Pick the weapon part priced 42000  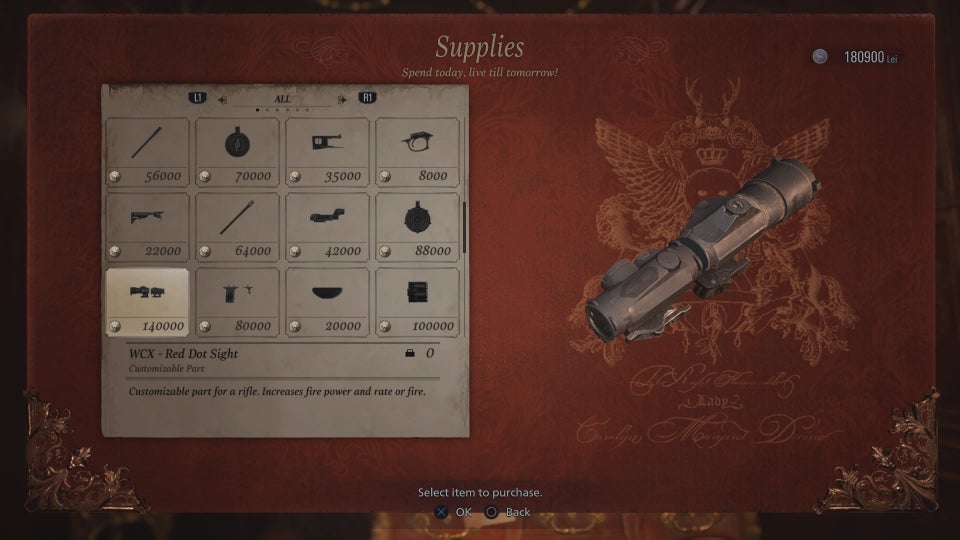click(x=327, y=227)
